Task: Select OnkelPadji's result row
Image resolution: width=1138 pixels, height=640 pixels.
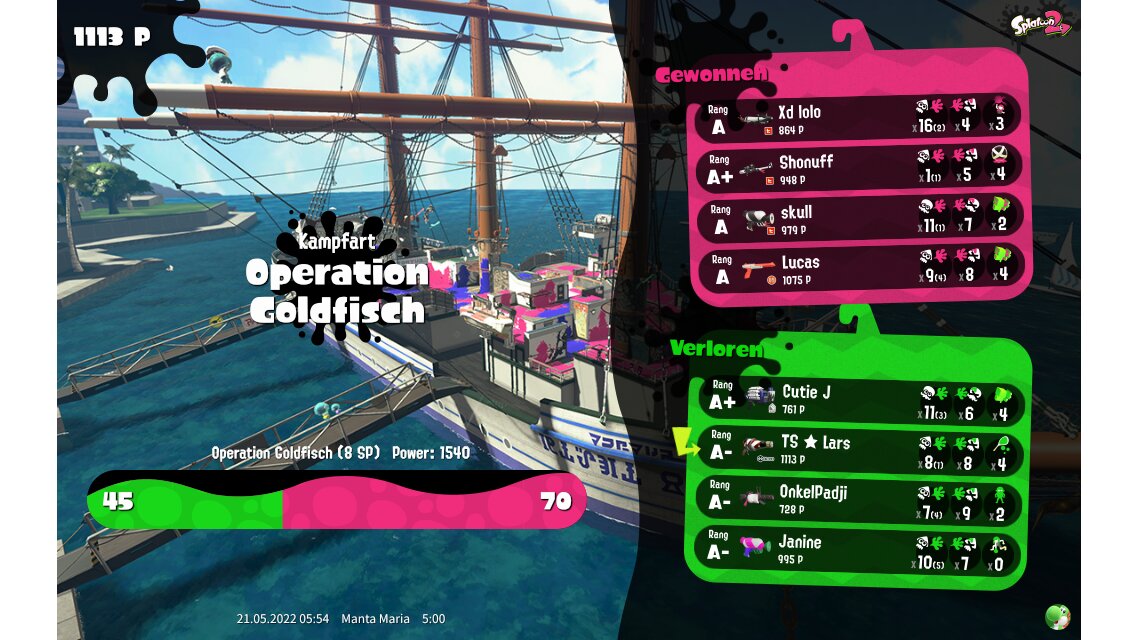Action: (x=860, y=499)
